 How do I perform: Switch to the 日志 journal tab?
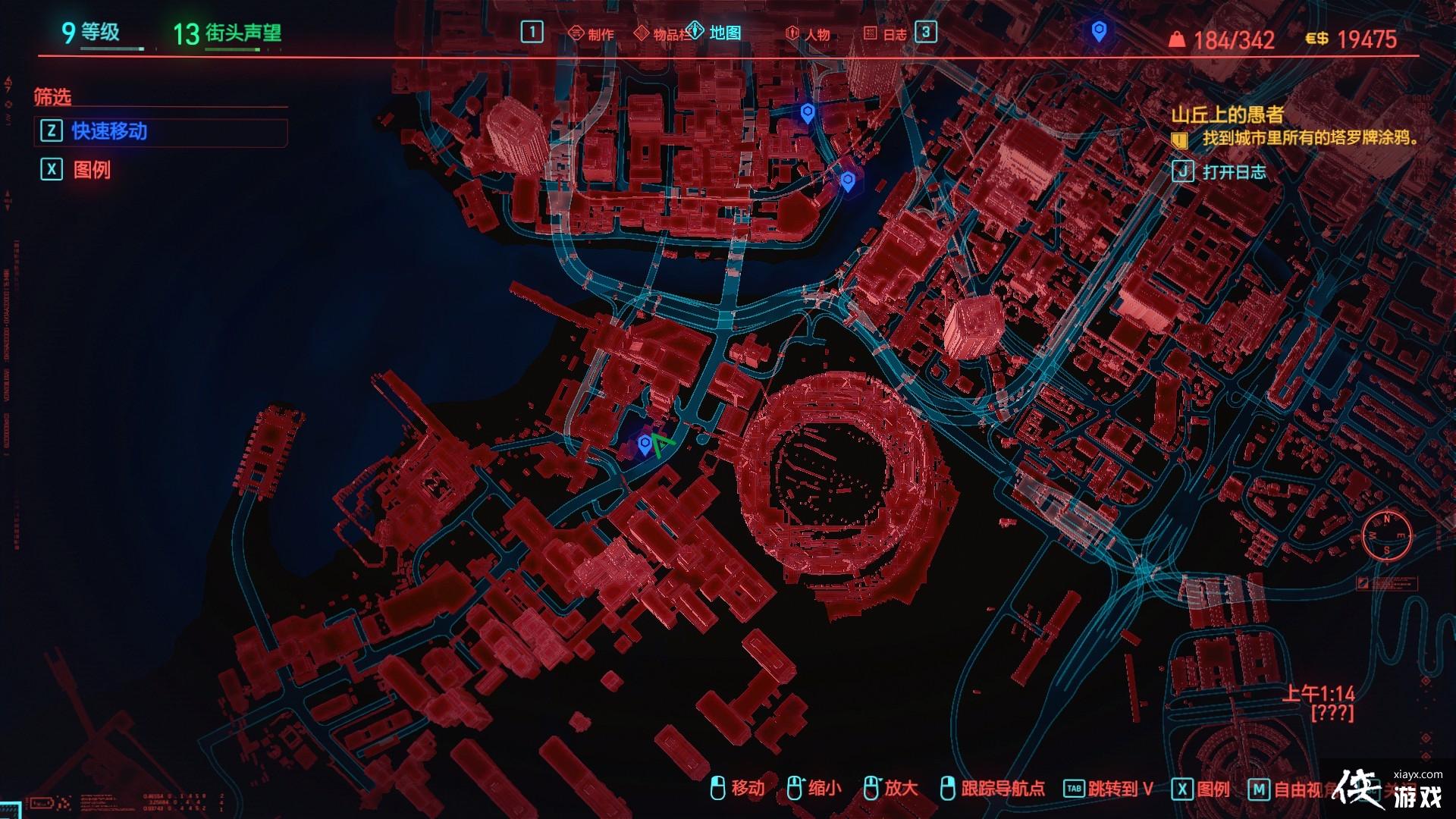pyautogui.click(x=886, y=34)
